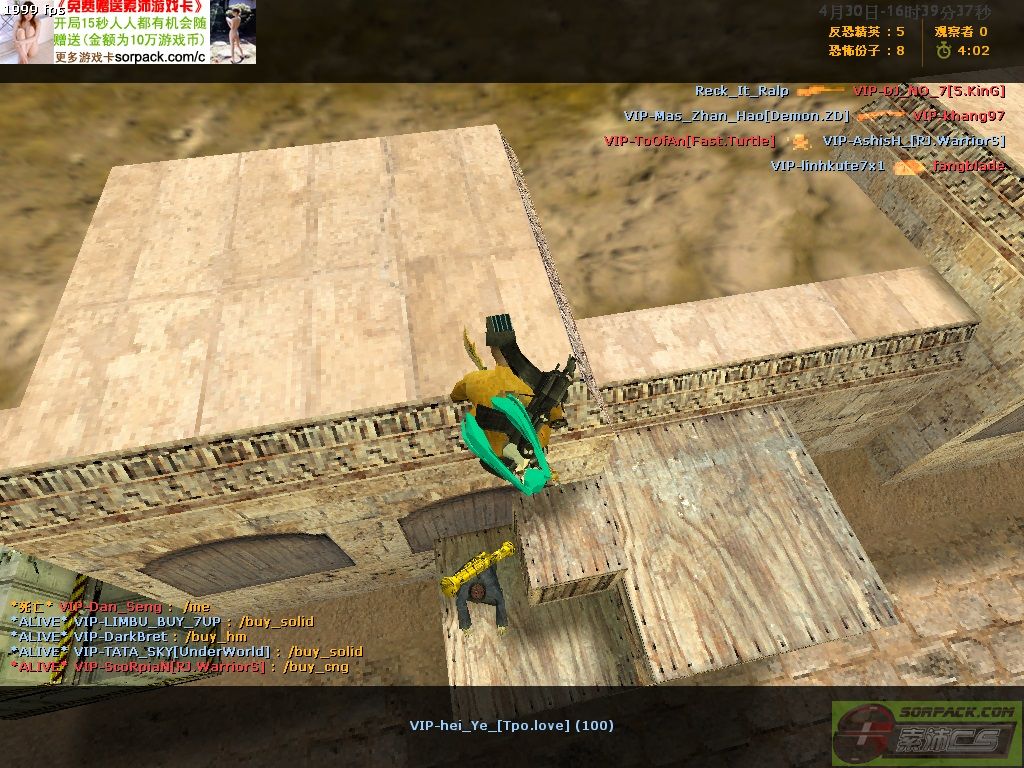This screenshot has height=768, width=1024.
Task: Select the spectated player name VIP-hei_Ye_[Tpo.love]
Action: coord(511,725)
